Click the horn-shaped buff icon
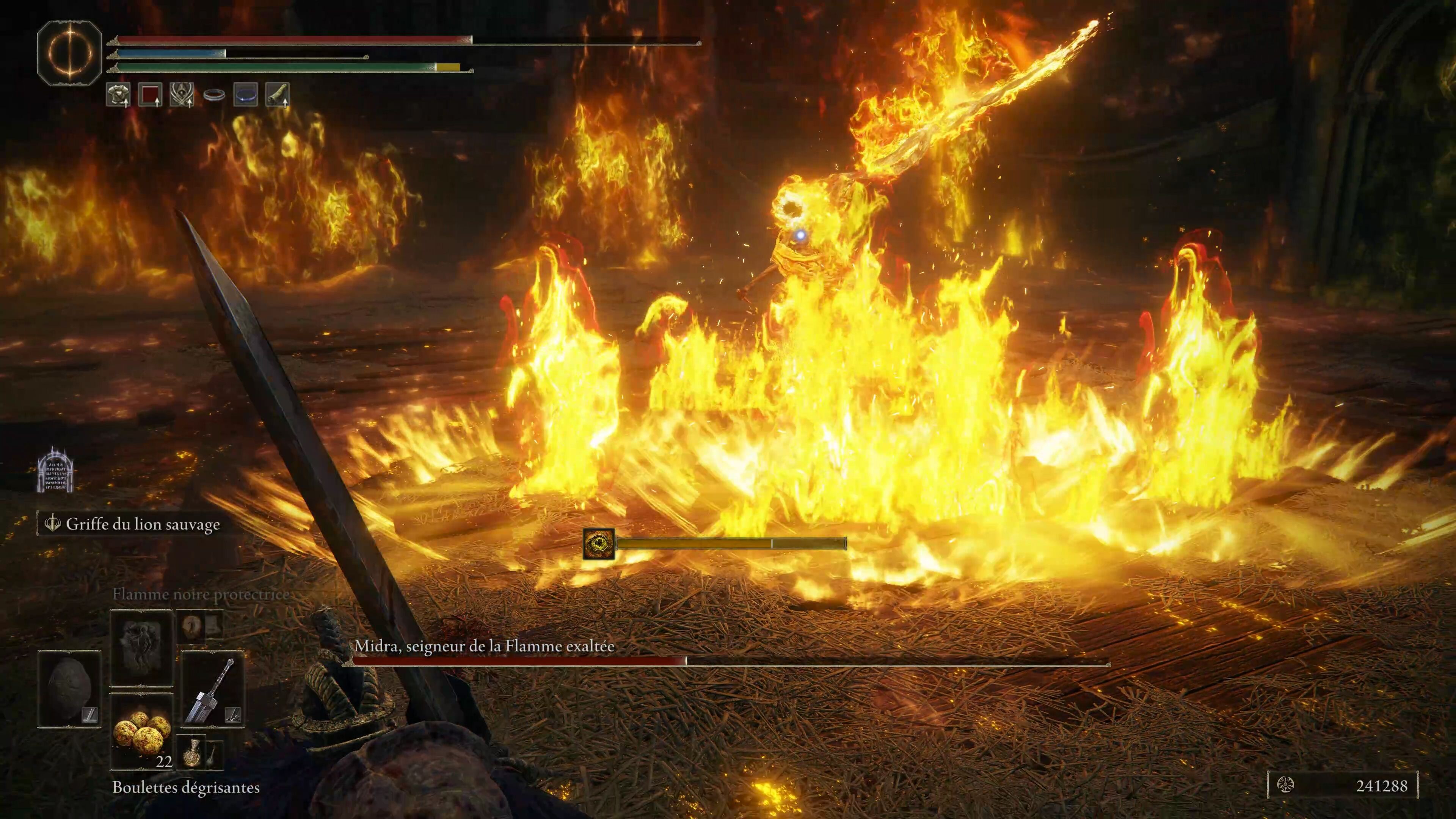 [x=277, y=94]
